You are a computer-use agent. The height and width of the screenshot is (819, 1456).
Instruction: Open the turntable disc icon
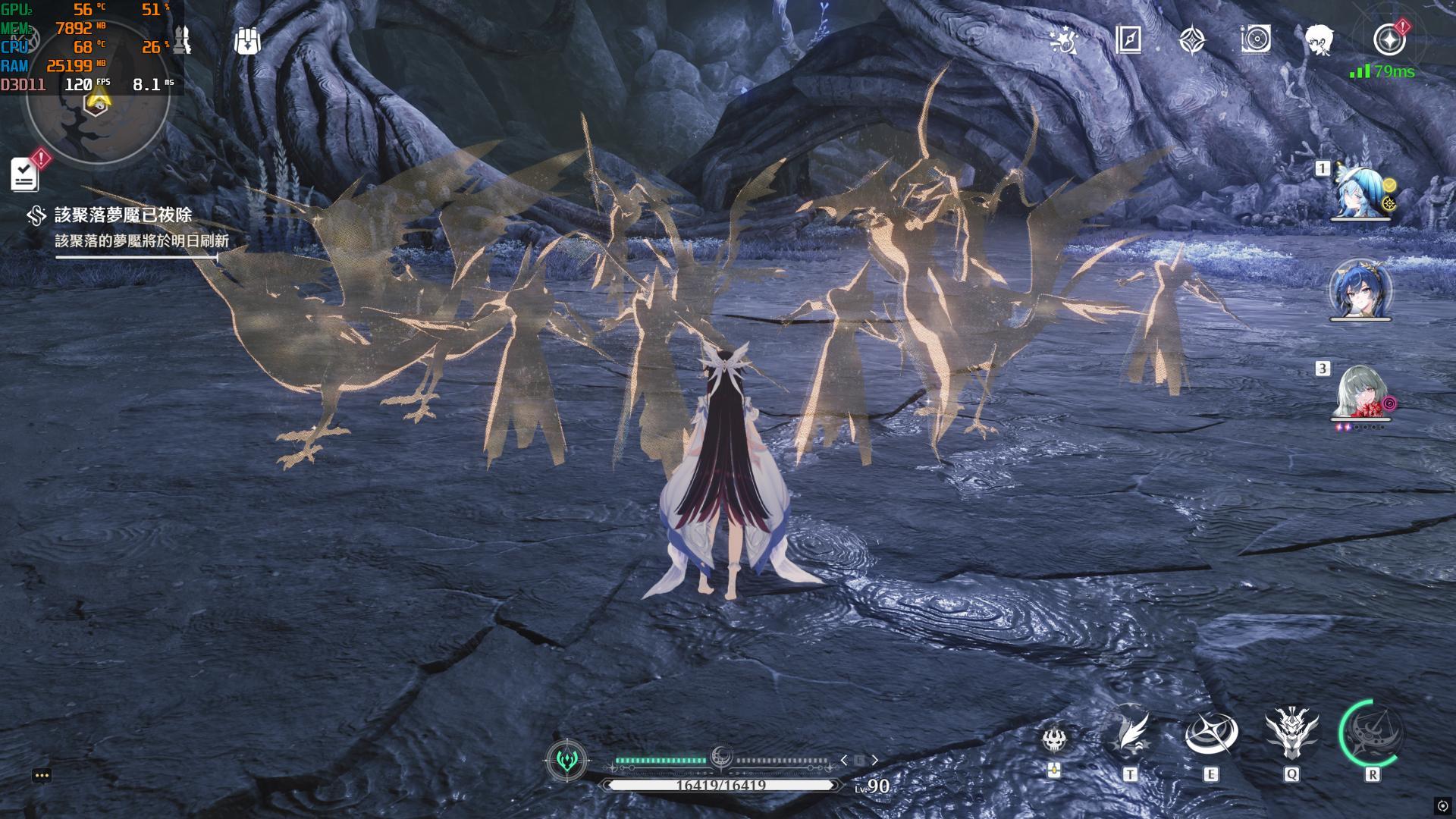(1256, 39)
